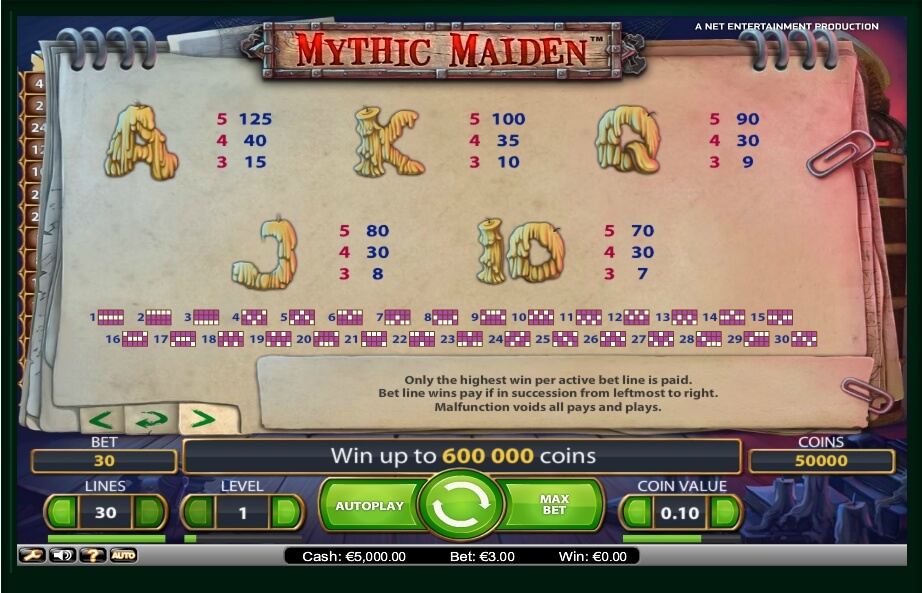Open the small AUTO settings button
The image size is (922, 593).
click(123, 555)
